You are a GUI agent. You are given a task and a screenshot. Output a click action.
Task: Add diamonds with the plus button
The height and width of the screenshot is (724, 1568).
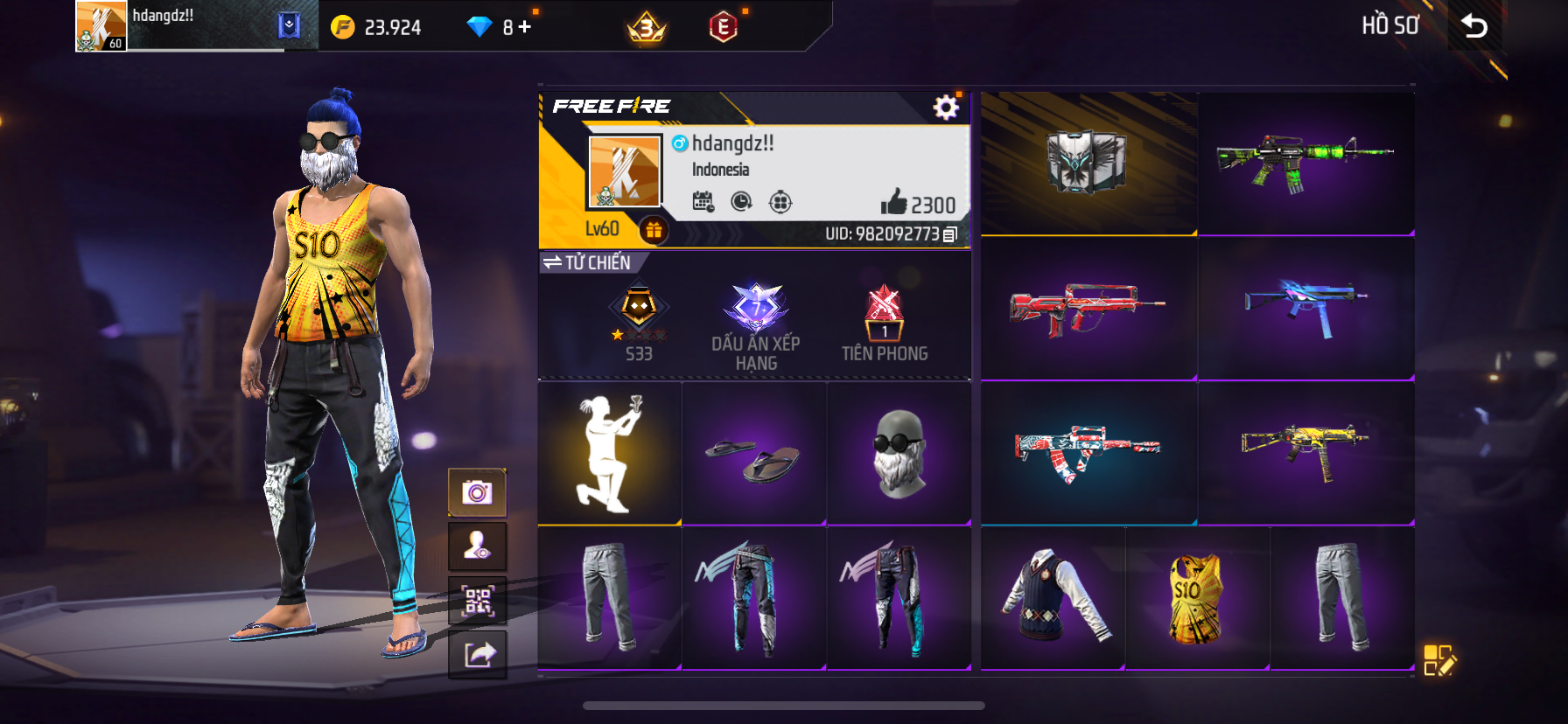coord(524,27)
